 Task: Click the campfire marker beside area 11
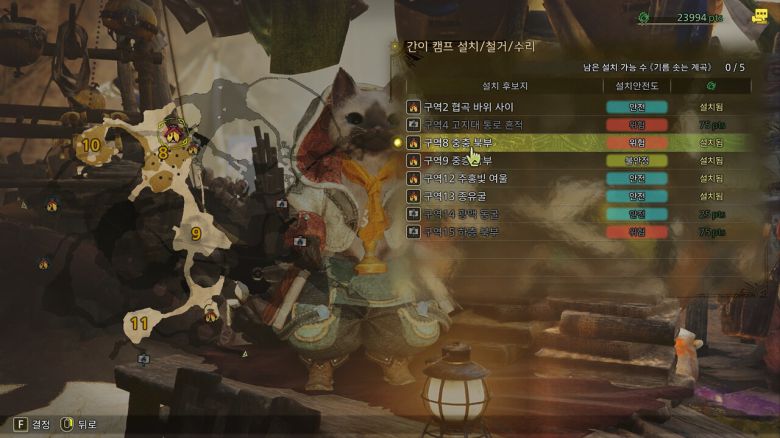pos(211,314)
